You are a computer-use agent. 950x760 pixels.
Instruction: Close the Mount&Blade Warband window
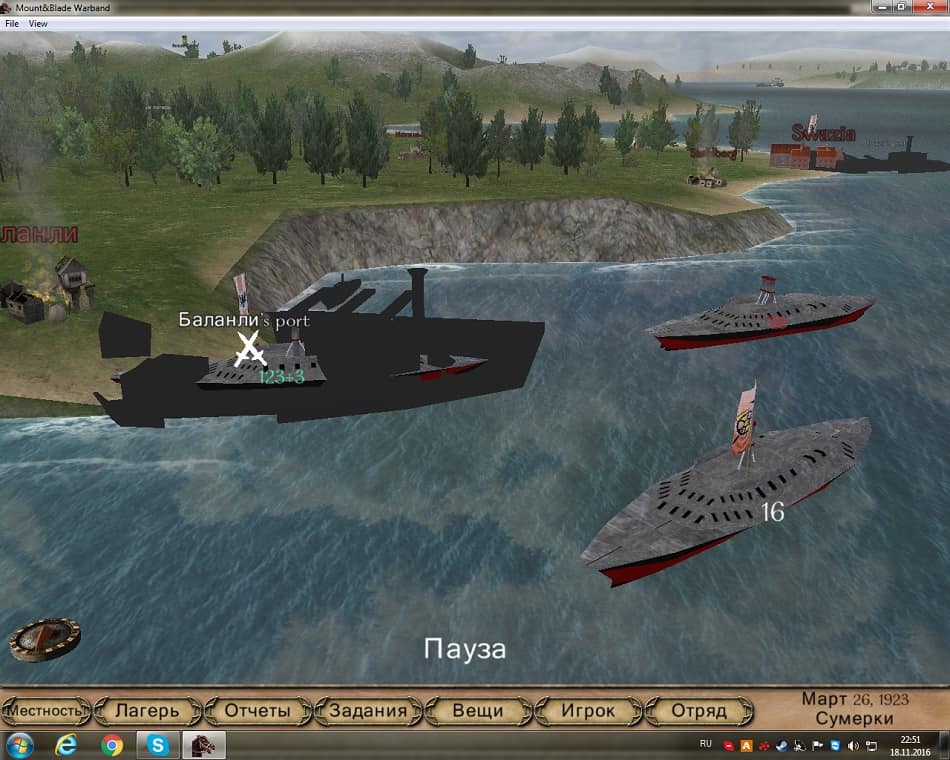[929, 7]
